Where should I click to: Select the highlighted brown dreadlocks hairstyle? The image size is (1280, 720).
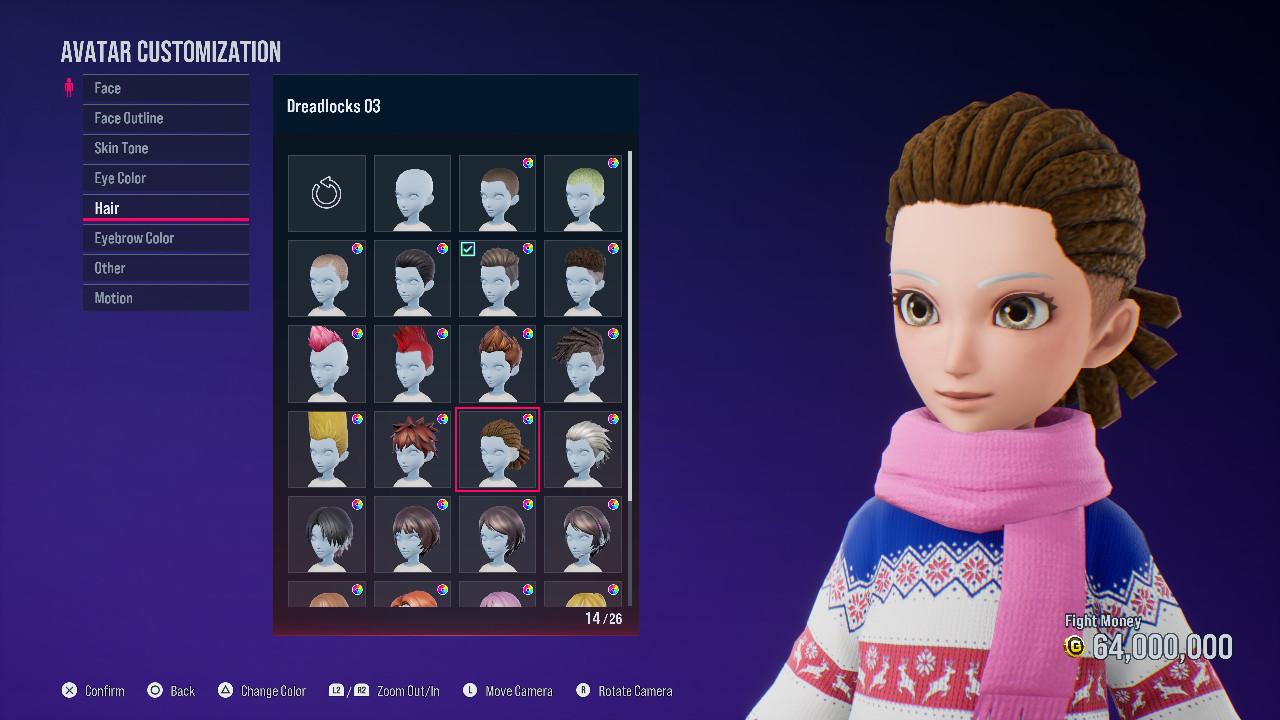click(498, 449)
